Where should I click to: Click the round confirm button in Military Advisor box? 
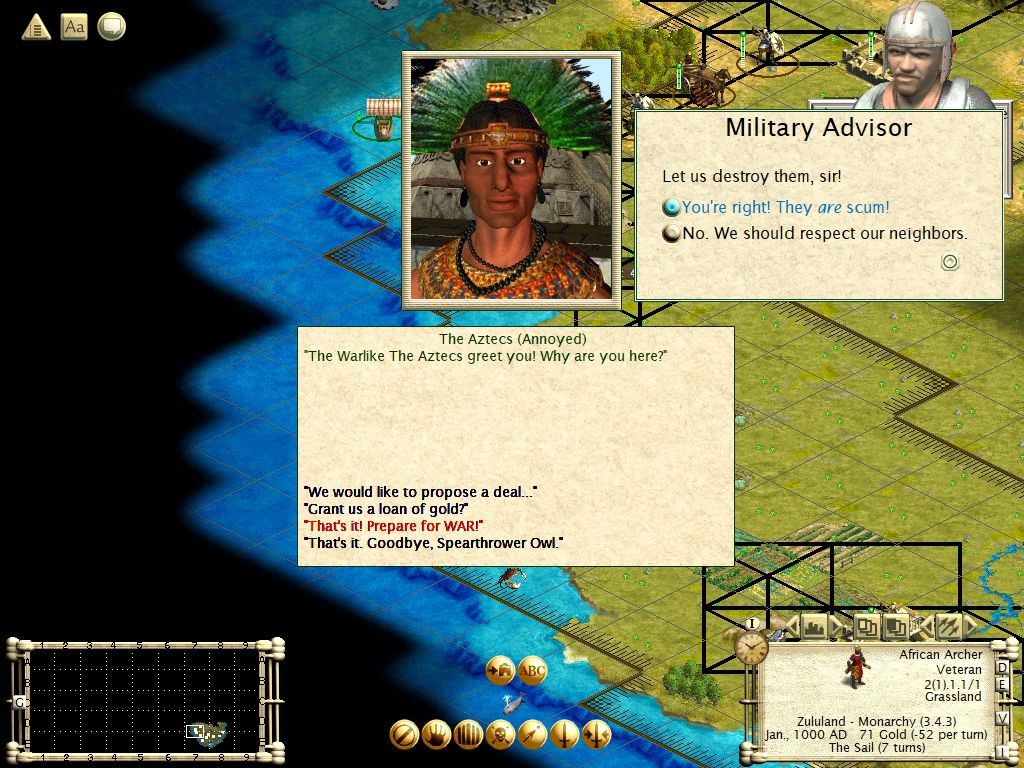950,262
